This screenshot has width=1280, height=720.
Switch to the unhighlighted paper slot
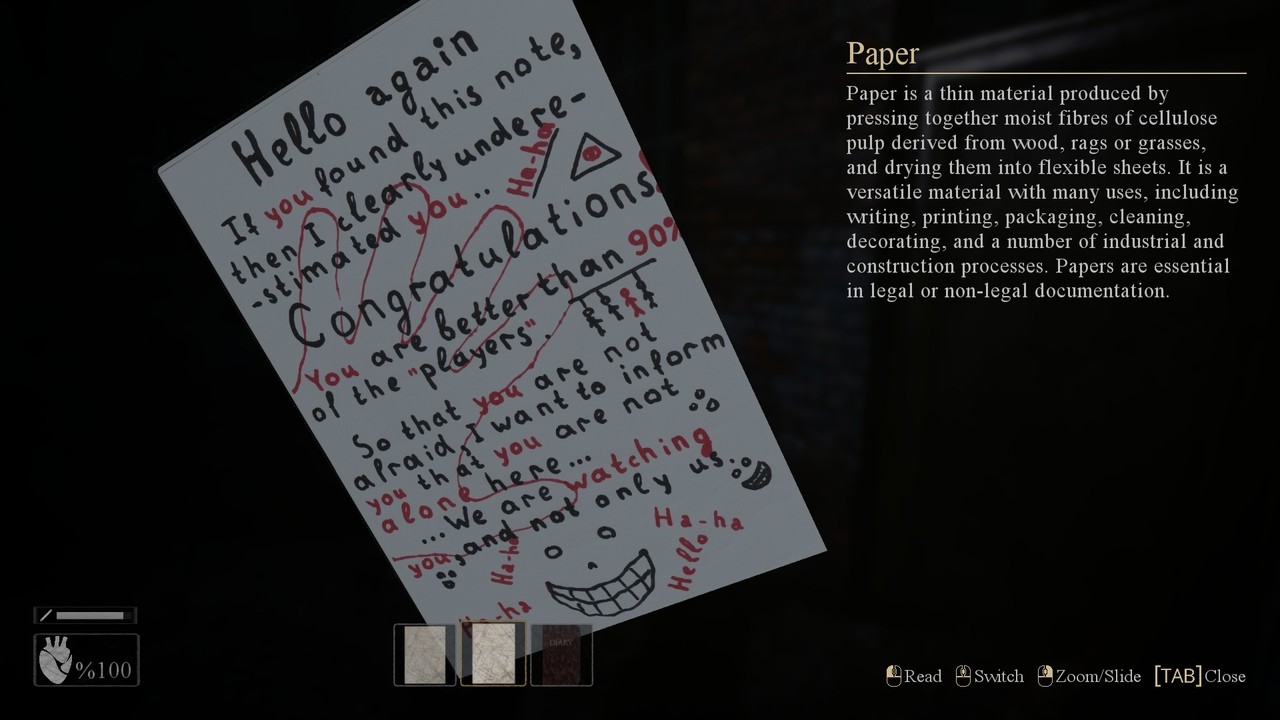[425, 655]
